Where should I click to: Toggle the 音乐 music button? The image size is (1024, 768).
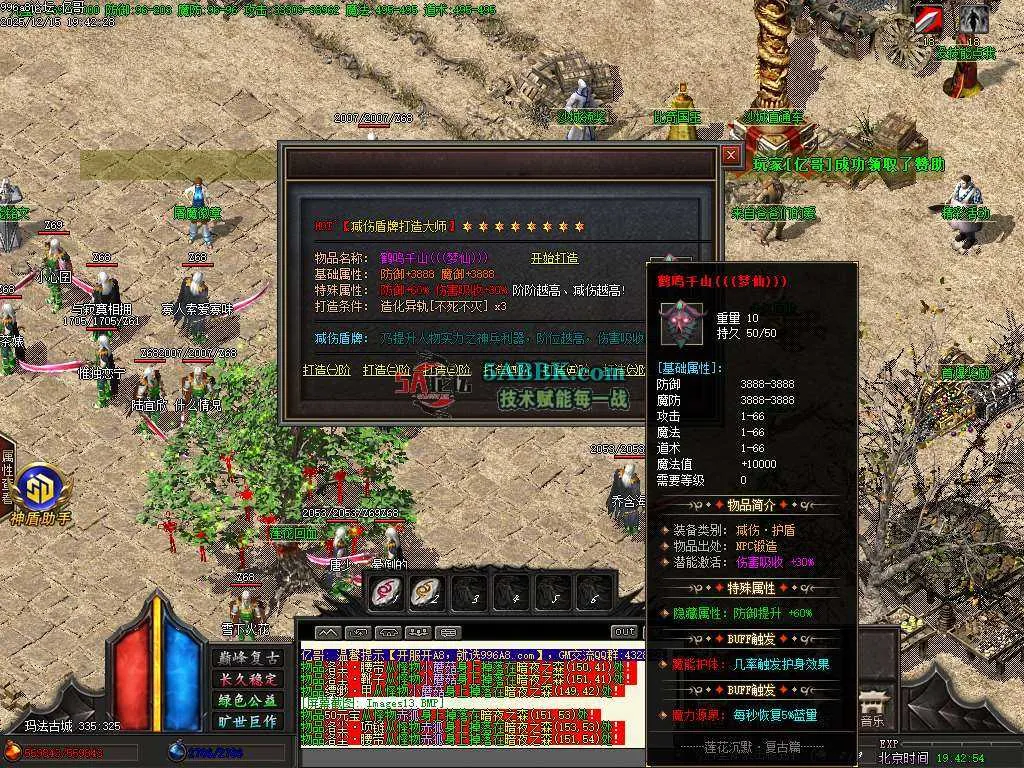point(871,712)
